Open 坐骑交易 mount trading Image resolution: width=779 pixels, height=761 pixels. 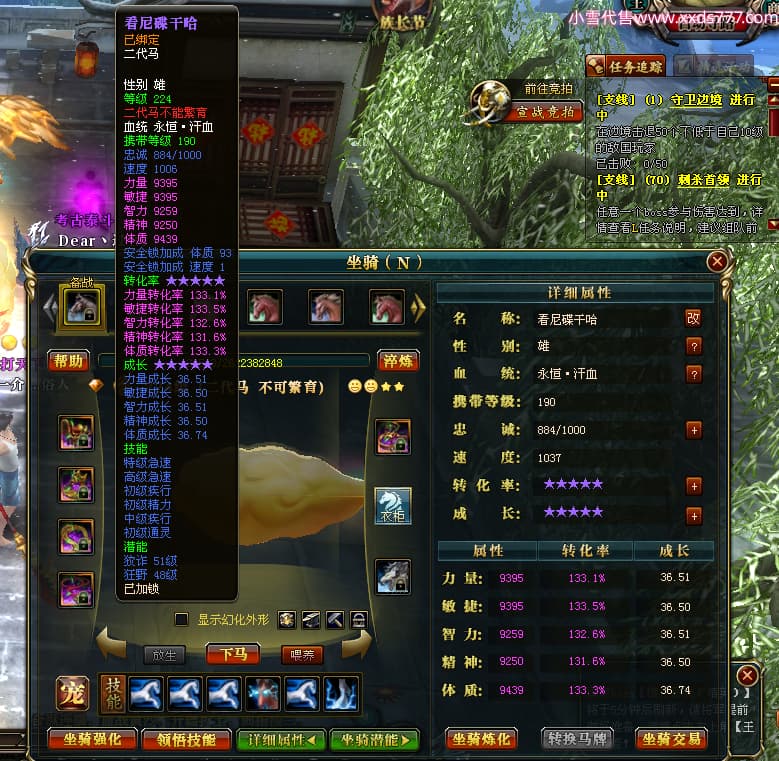671,740
